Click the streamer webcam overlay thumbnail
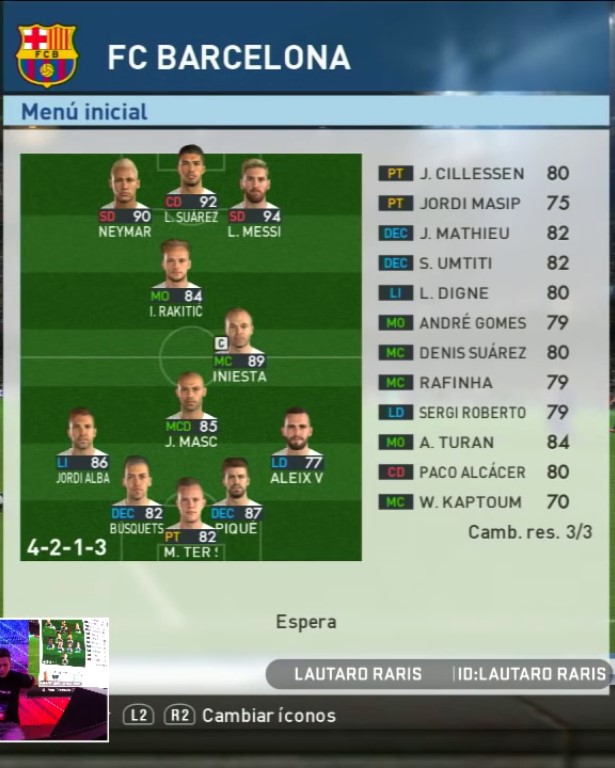Image resolution: width=615 pixels, height=768 pixels. coord(54,679)
